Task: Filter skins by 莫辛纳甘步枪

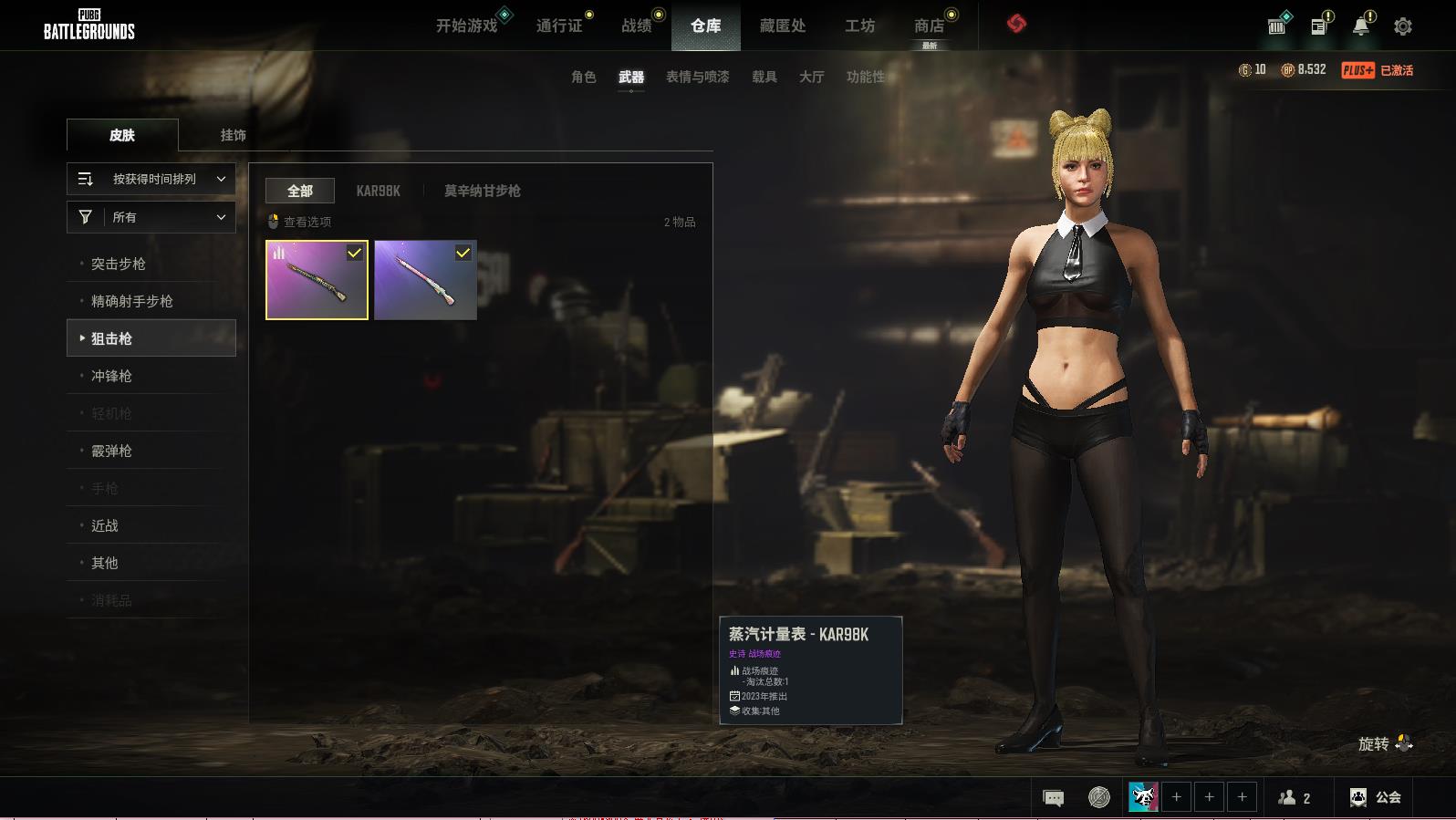Action: pyautogui.click(x=482, y=191)
